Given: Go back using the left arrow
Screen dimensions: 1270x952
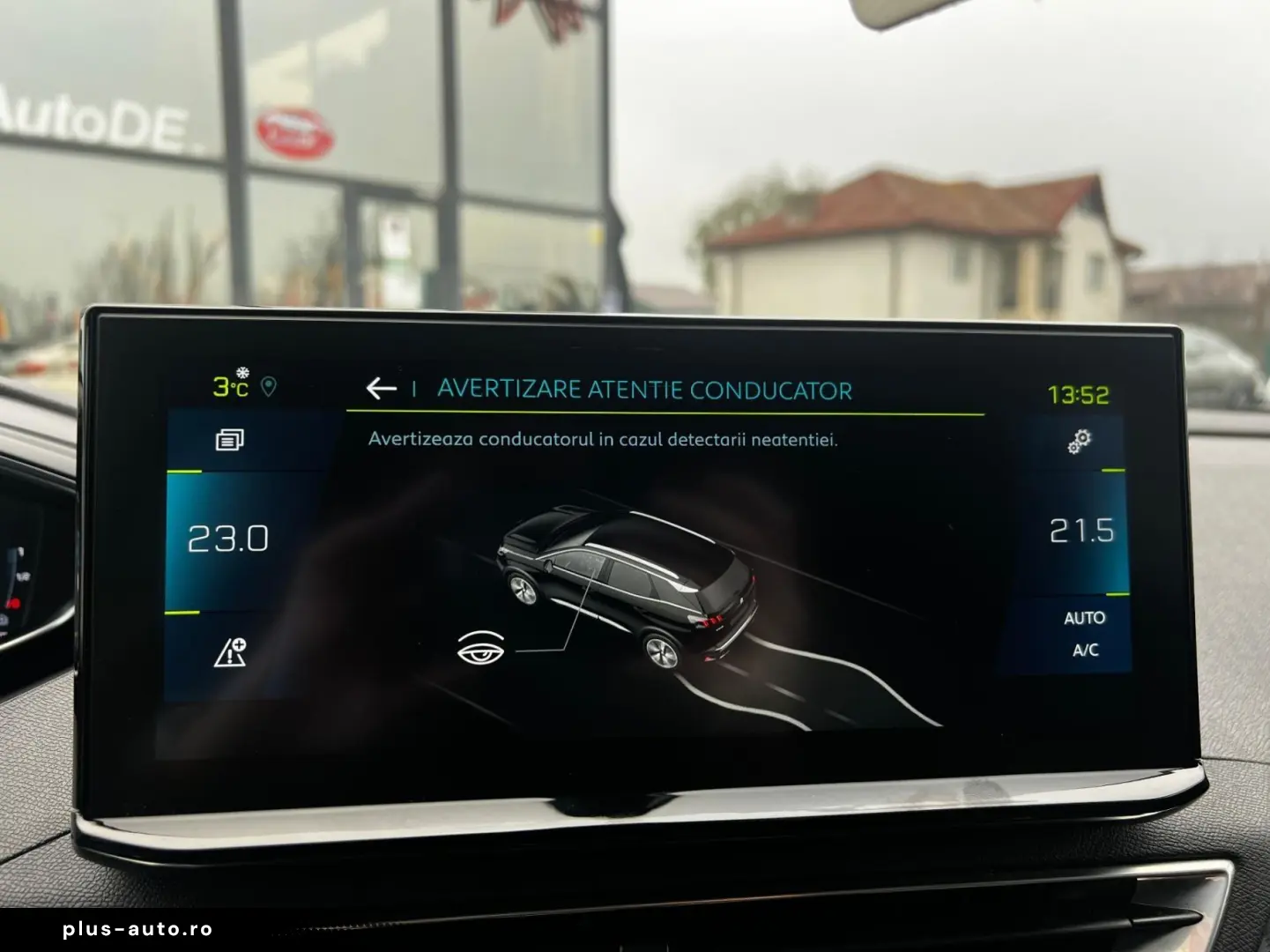Looking at the screenshot, I should (x=381, y=388).
